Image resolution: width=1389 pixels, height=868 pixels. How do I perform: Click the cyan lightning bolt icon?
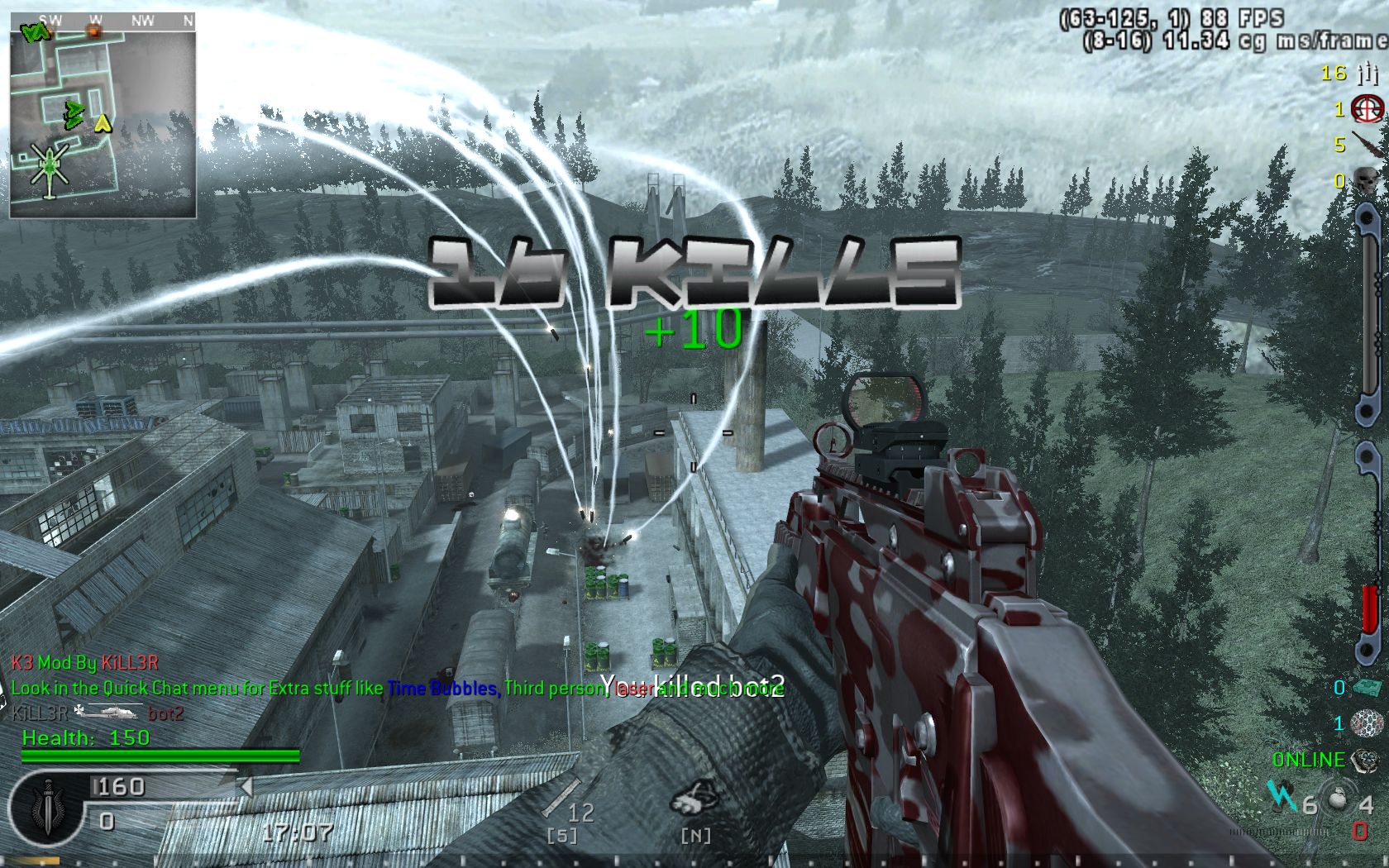(x=1282, y=796)
